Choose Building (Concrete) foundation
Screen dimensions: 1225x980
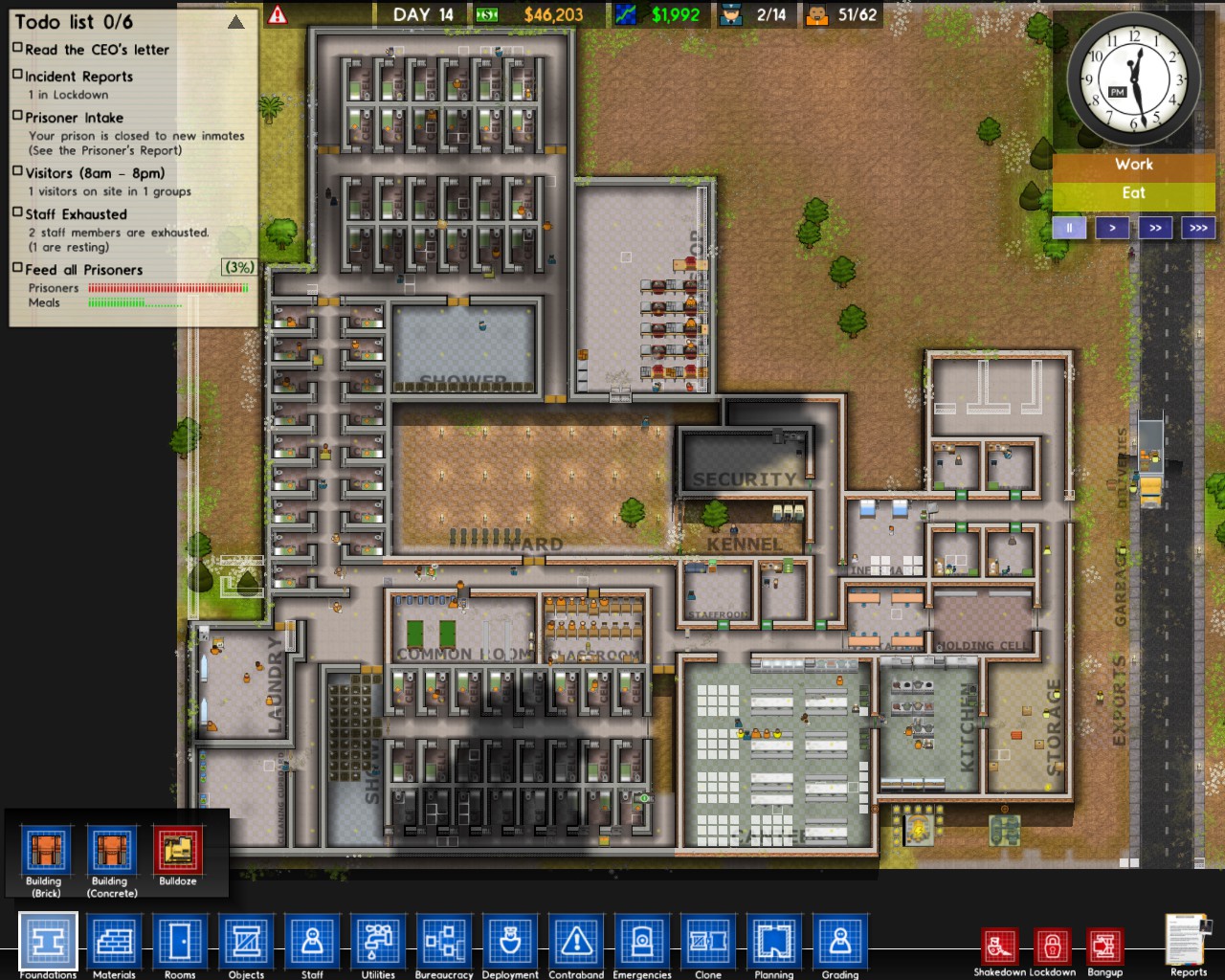pyautogui.click(x=112, y=851)
